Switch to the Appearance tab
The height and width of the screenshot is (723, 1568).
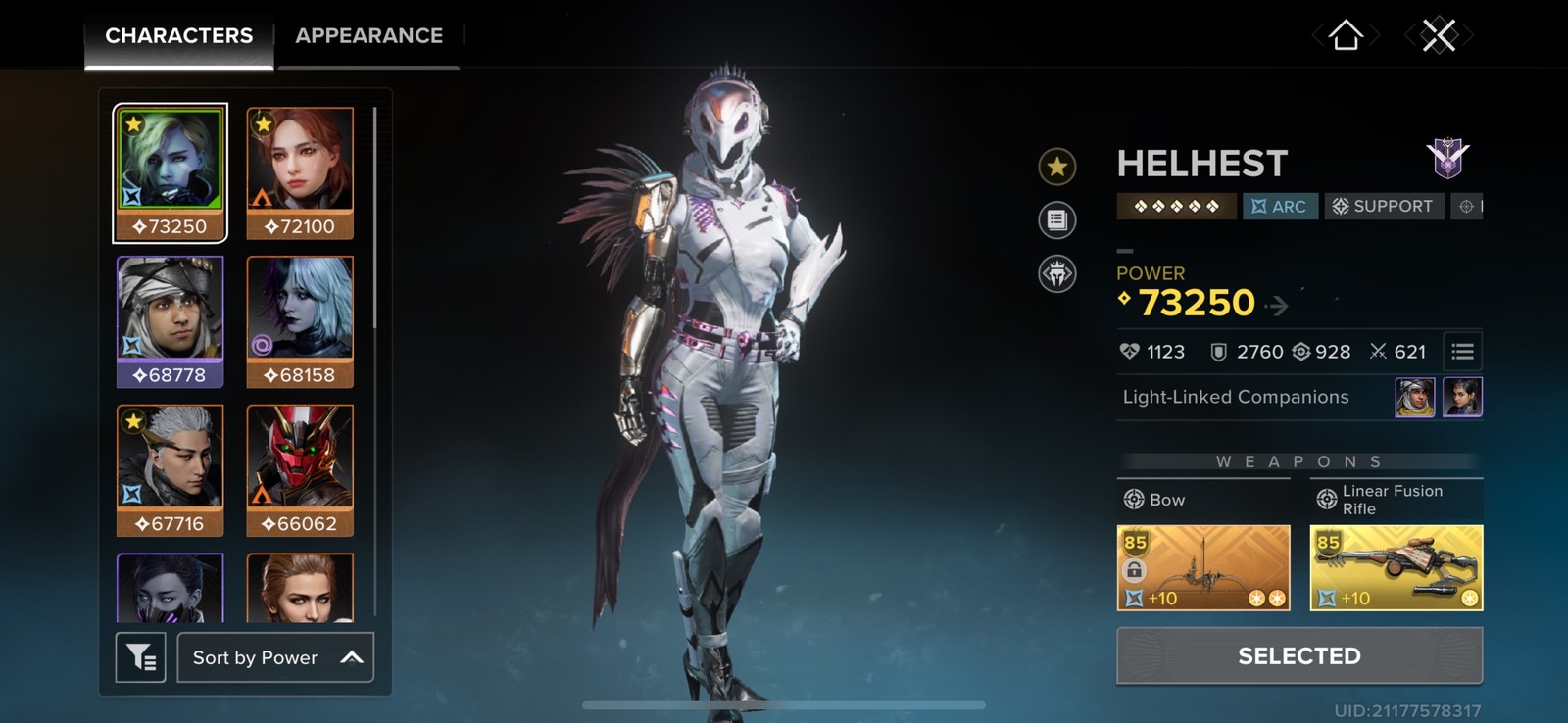click(368, 36)
